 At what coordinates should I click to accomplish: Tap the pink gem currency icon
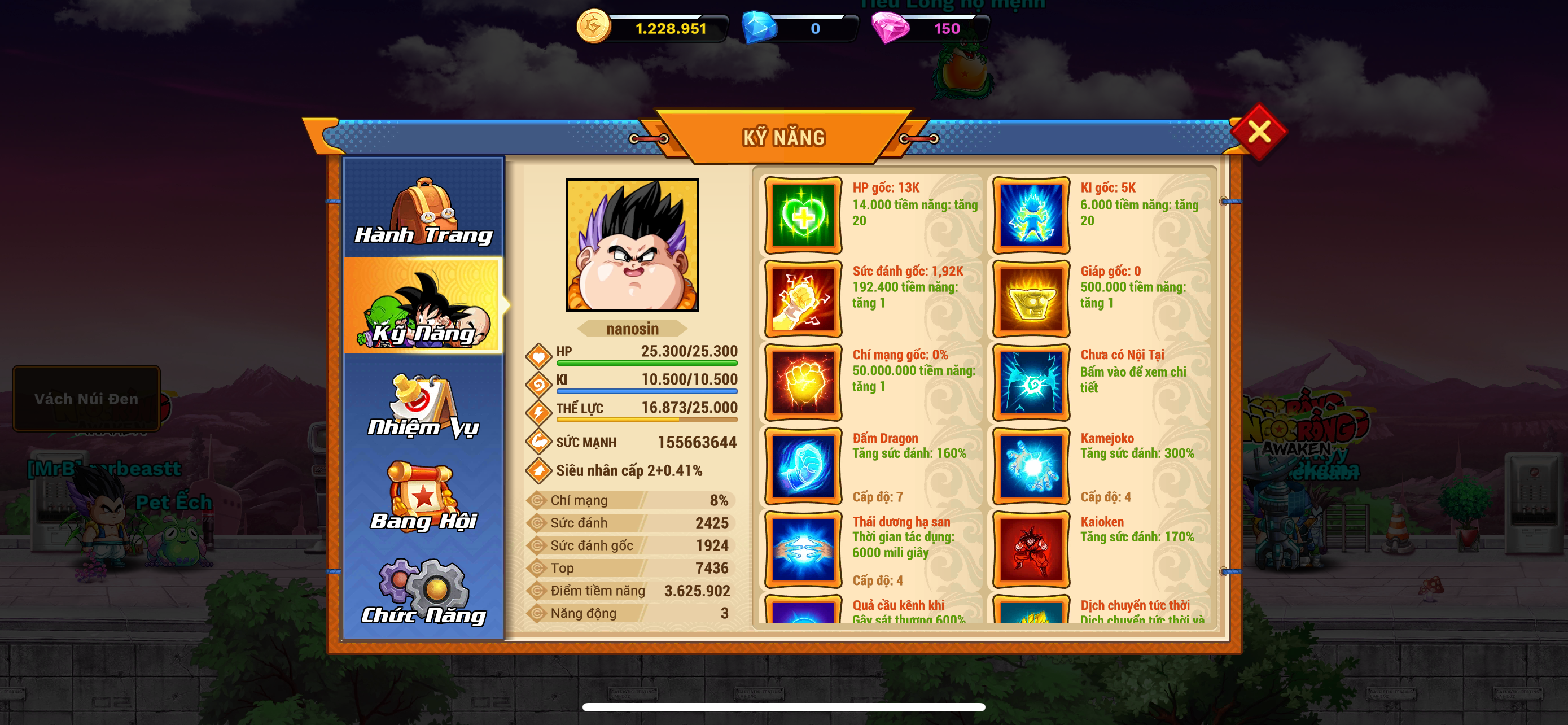click(890, 28)
